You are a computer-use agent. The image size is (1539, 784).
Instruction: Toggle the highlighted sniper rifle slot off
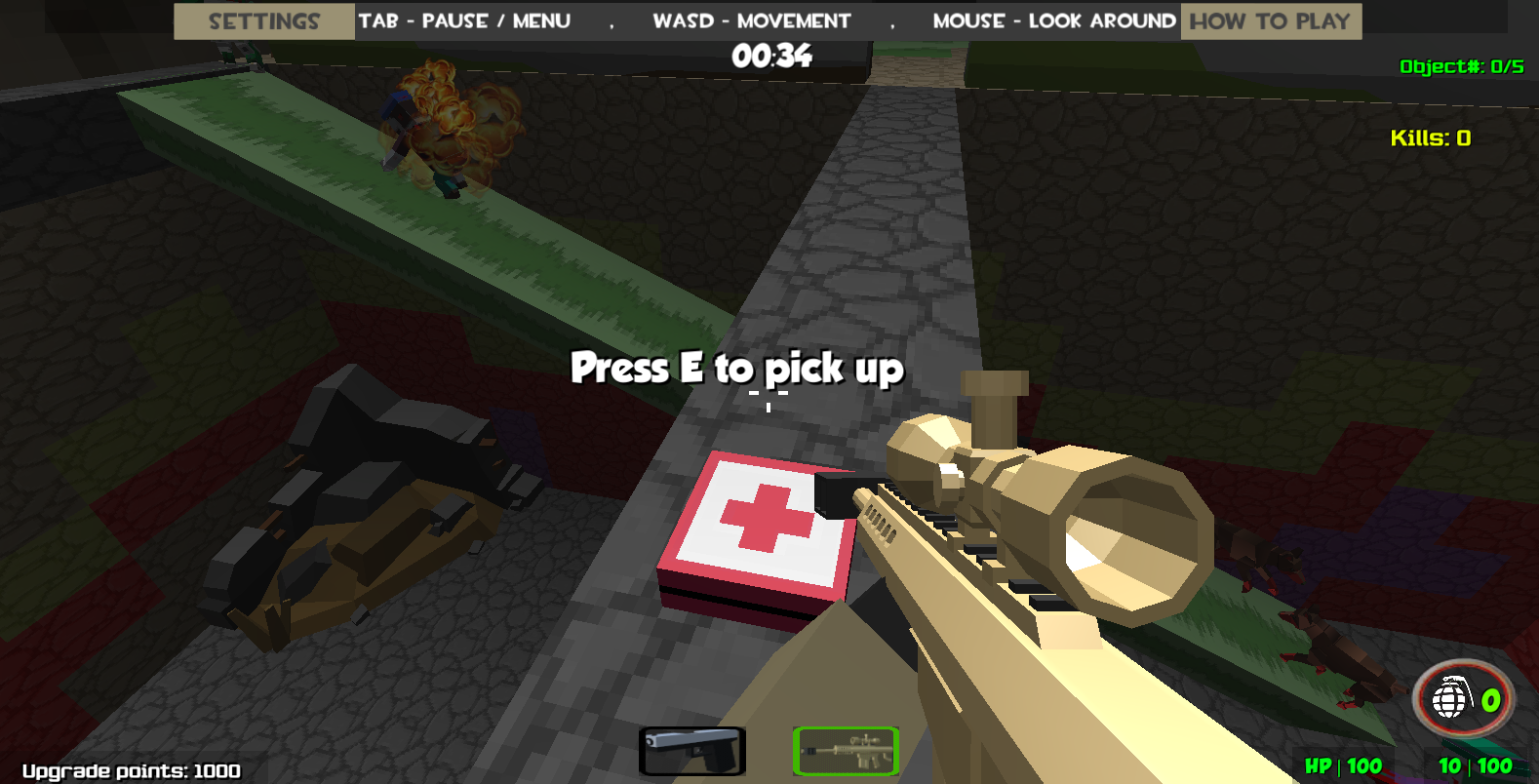tap(846, 749)
